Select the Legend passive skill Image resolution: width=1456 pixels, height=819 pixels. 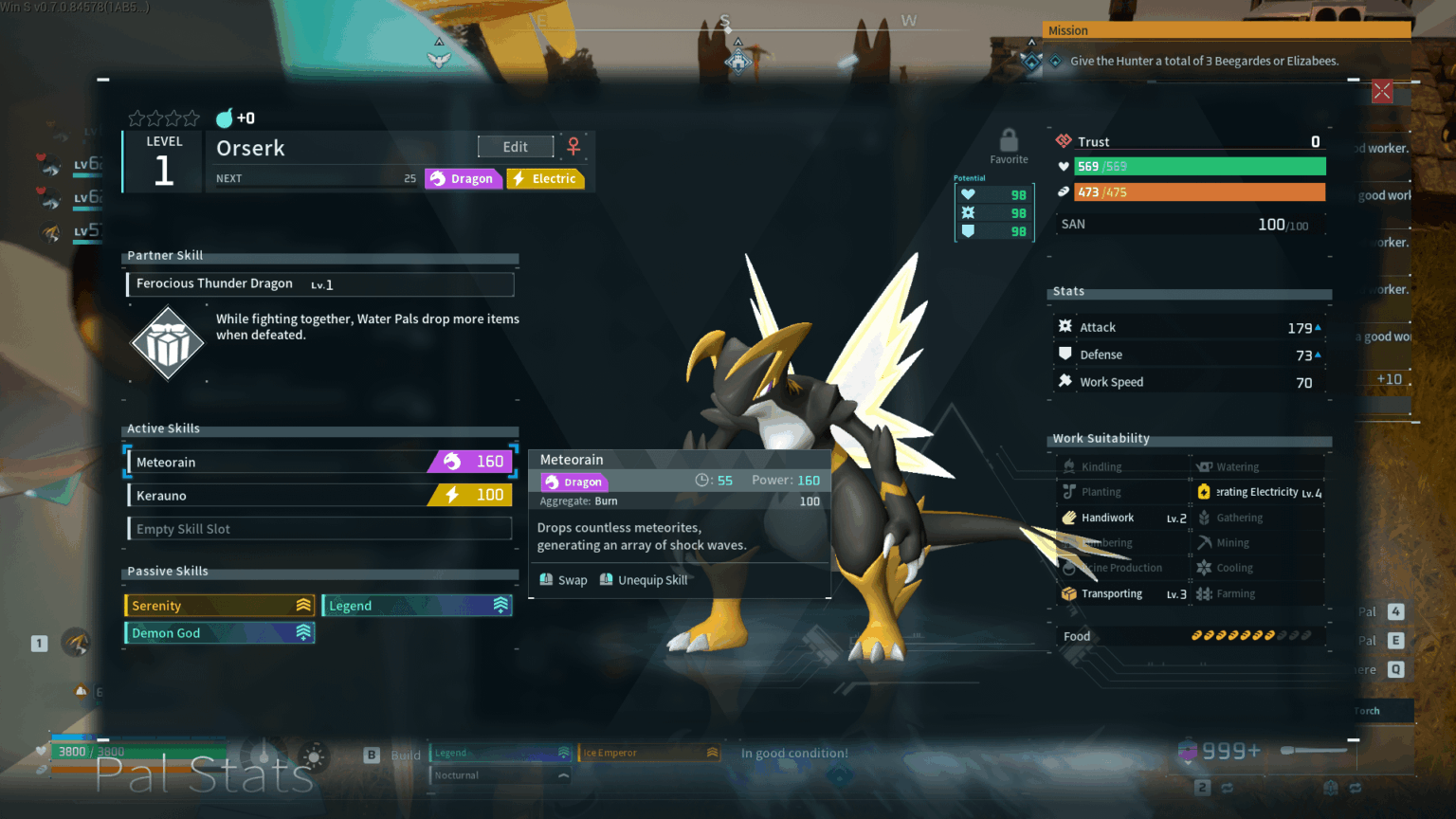(x=417, y=606)
